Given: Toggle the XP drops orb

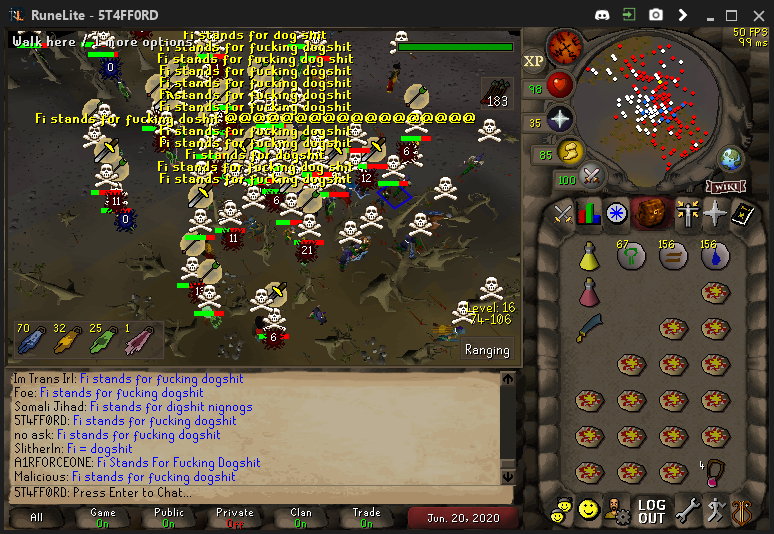Looking at the screenshot, I should pos(533,61).
